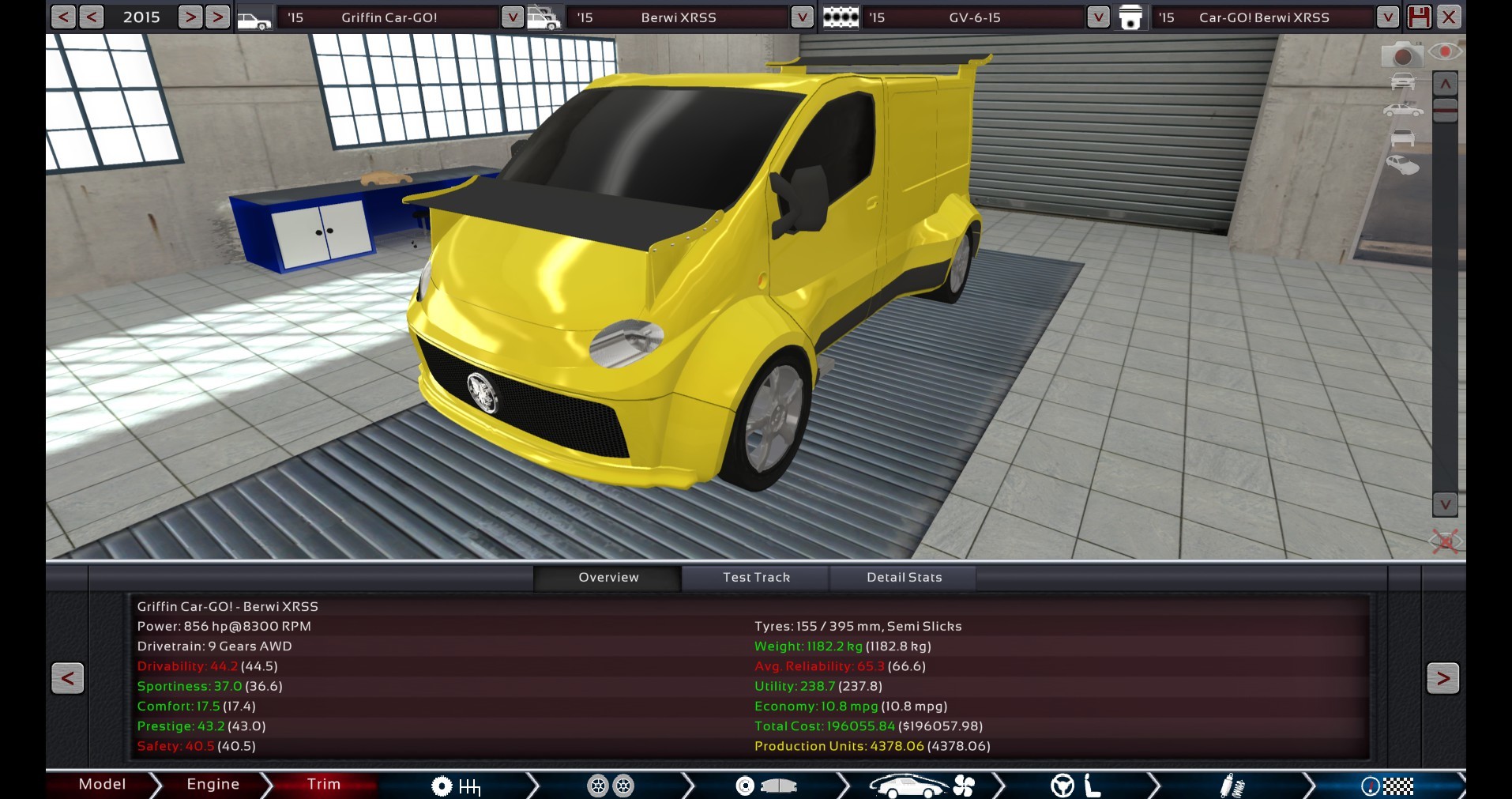Viewport: 1512px width, 799px height.
Task: Click the red left arrow beside the stats panel
Action: (x=68, y=678)
